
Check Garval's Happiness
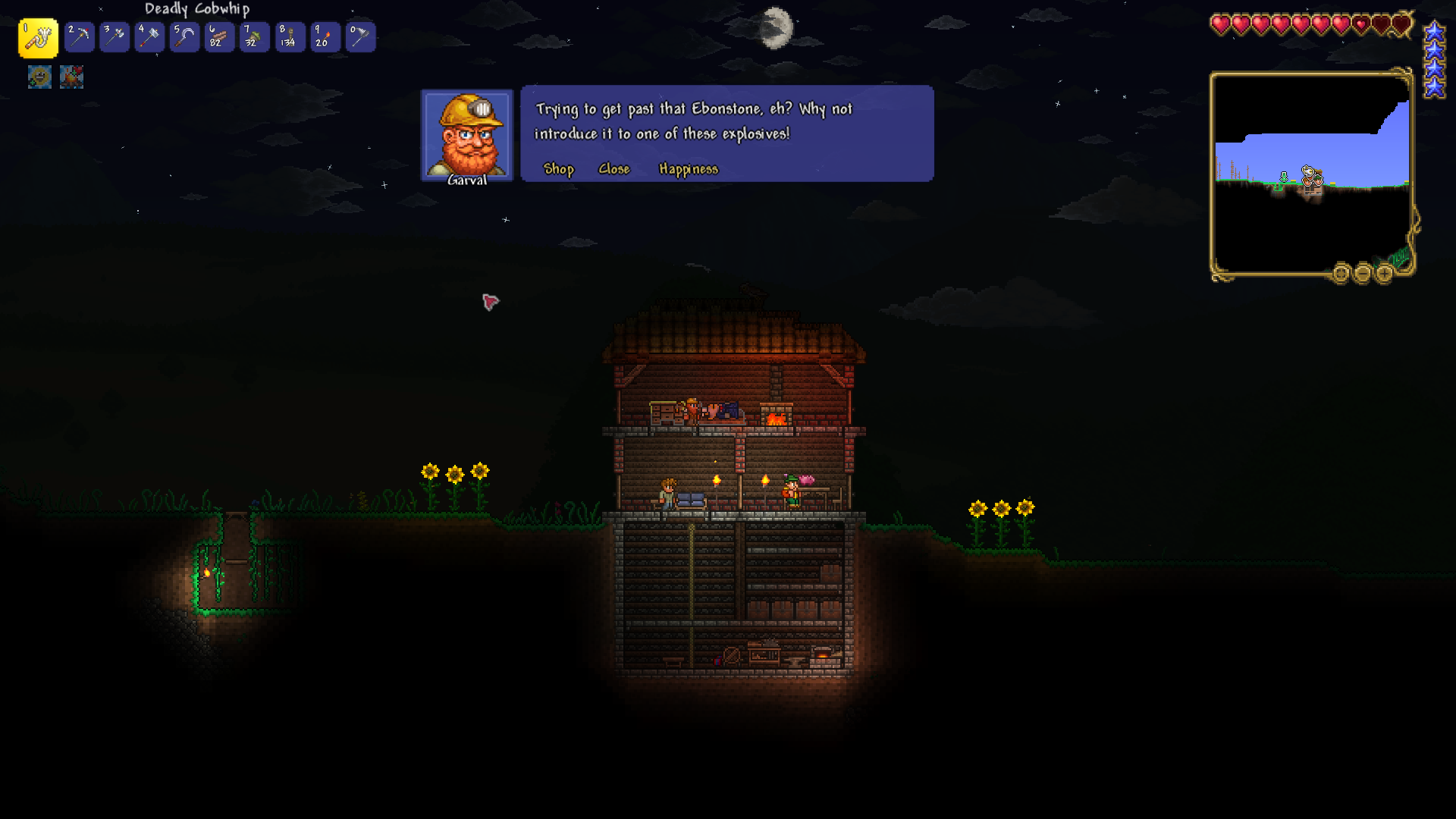coord(688,169)
